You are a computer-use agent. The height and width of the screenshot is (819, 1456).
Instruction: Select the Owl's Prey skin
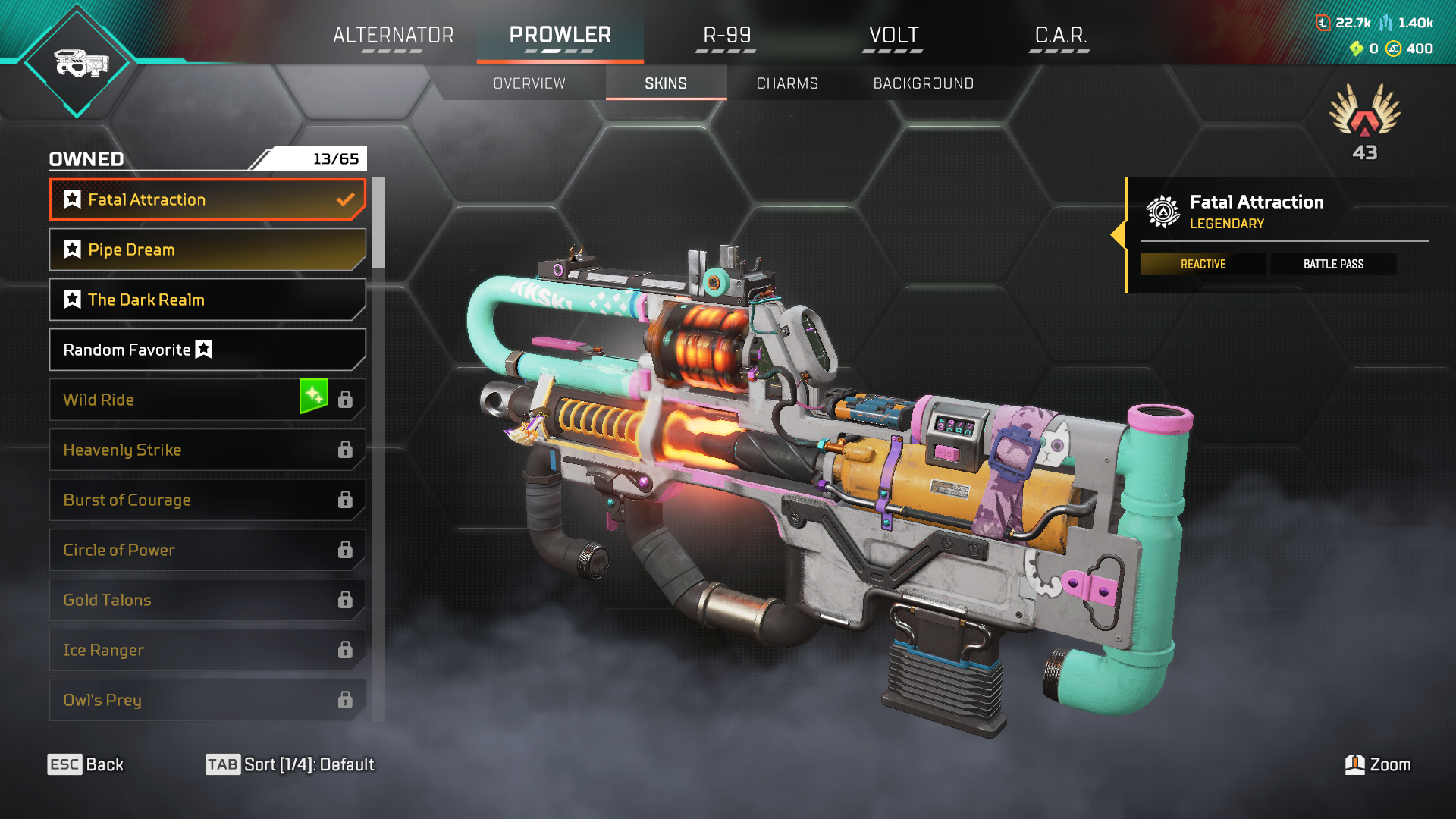207,700
